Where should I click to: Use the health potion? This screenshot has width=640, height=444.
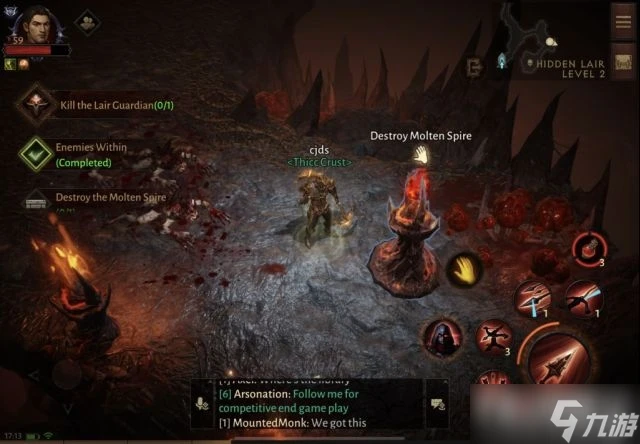[586, 247]
